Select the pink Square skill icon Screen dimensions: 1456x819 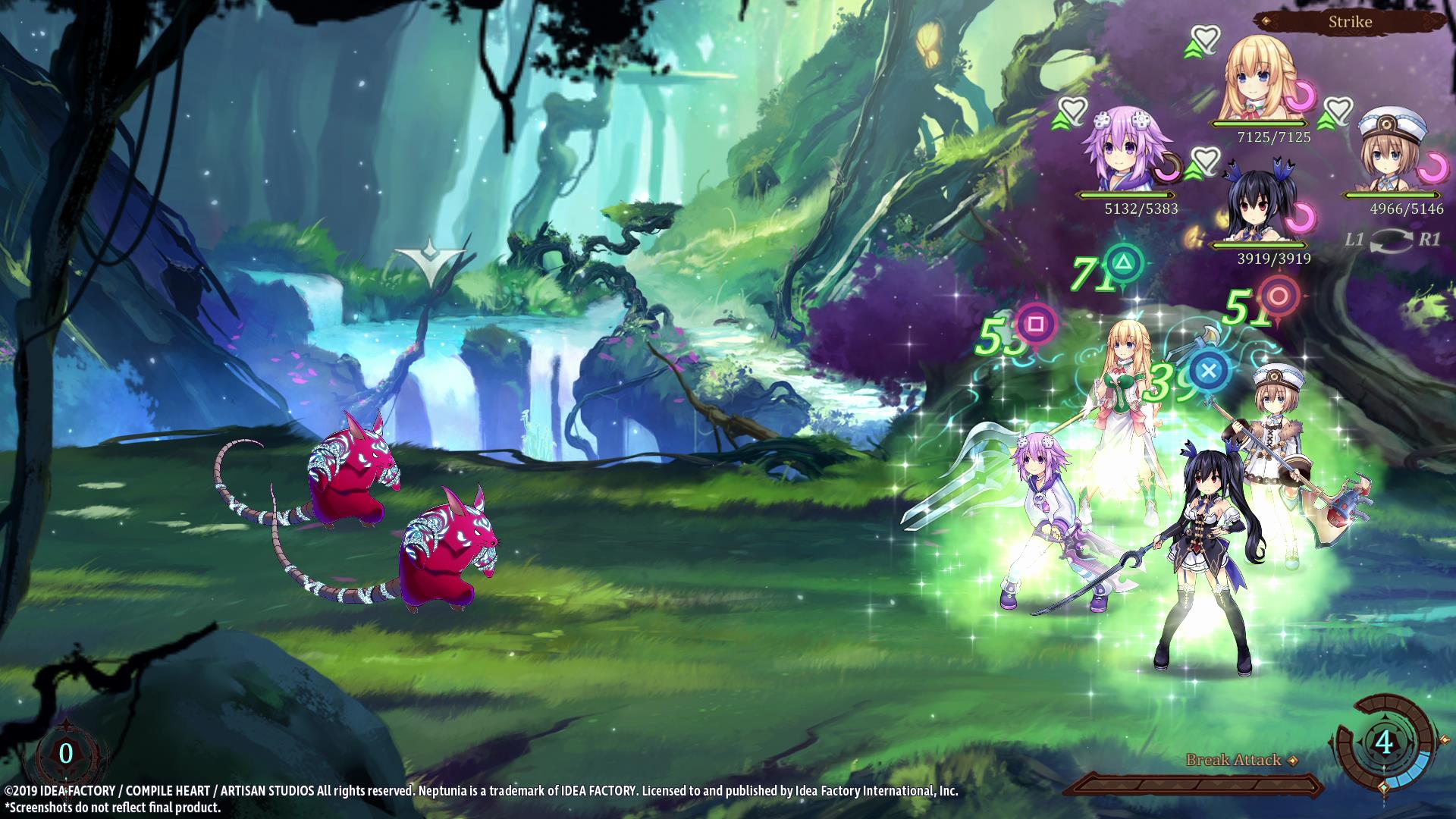click(1035, 325)
